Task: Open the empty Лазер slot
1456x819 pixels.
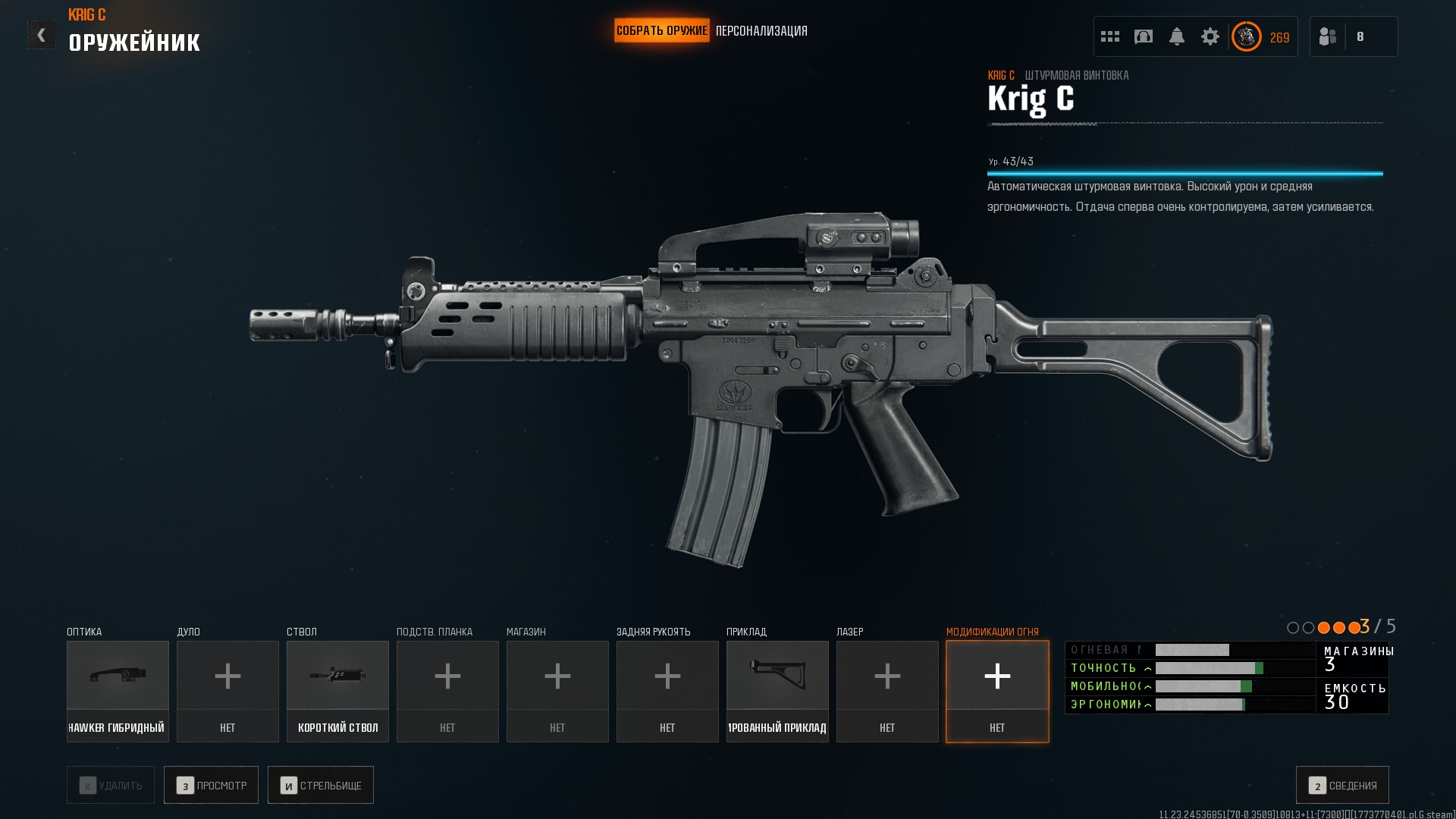Action: coord(887,691)
